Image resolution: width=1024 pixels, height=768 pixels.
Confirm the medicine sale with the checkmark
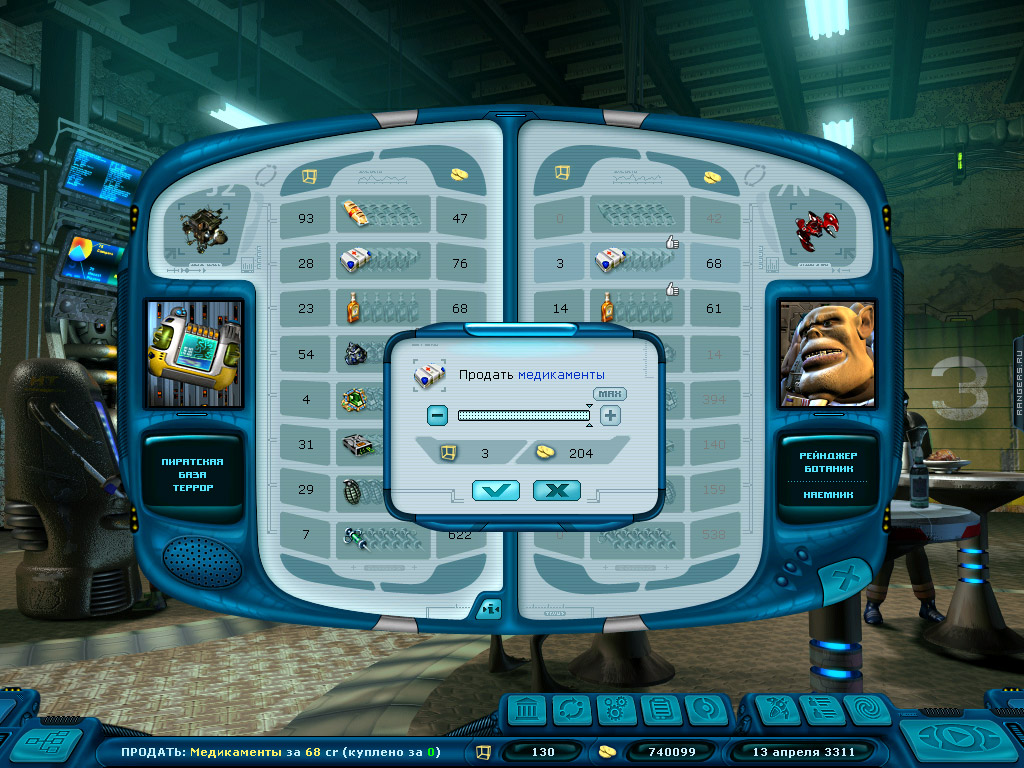[x=497, y=490]
